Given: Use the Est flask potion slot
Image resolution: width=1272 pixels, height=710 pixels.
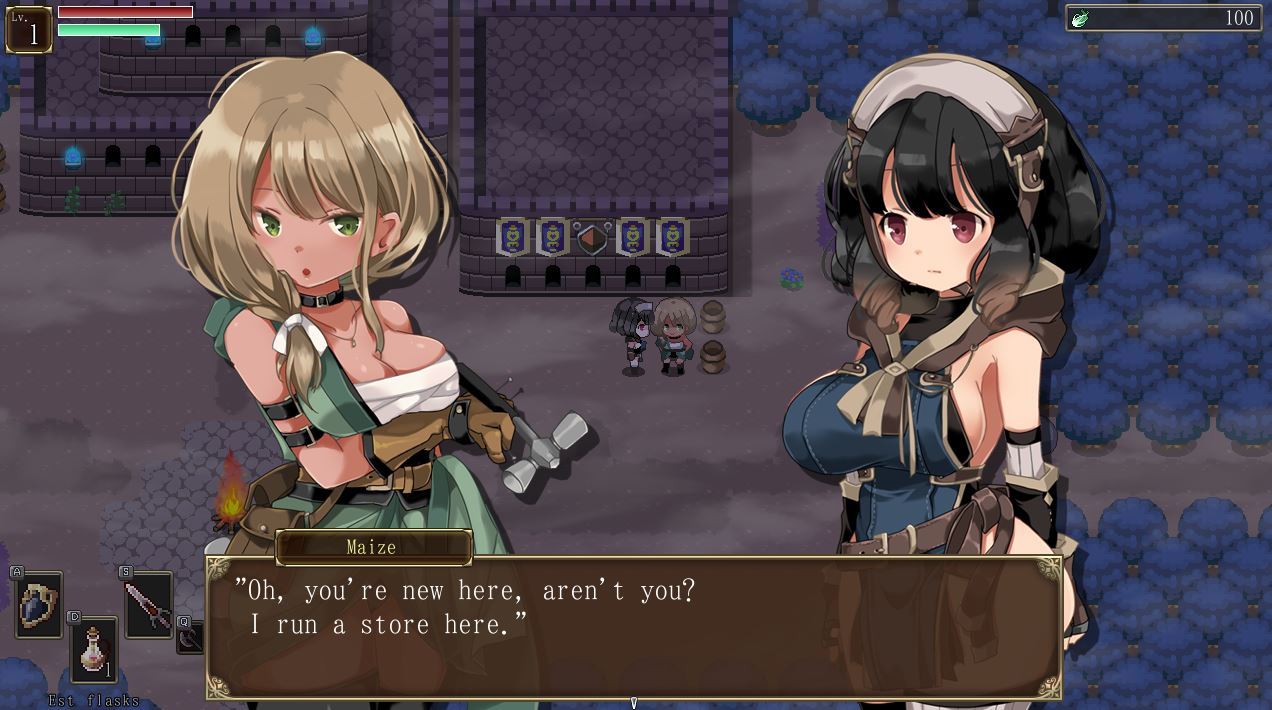Looking at the screenshot, I should pyautogui.click(x=93, y=649).
